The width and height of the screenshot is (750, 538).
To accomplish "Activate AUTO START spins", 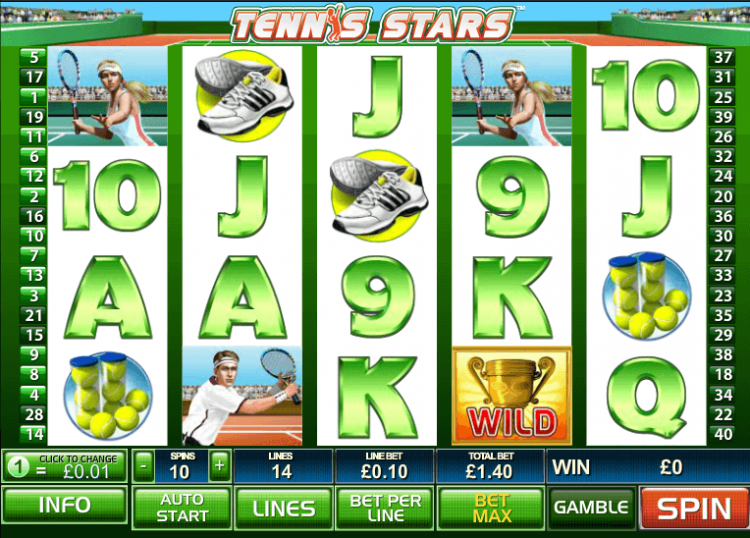I will (182, 507).
